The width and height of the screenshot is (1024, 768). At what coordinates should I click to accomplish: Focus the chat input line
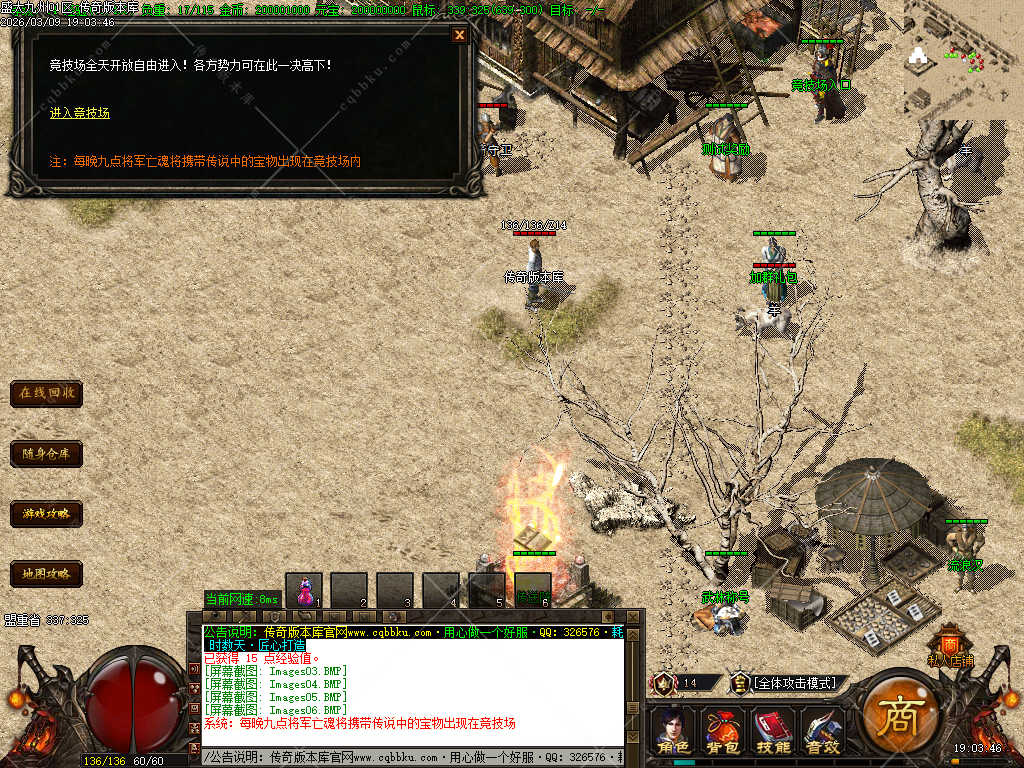[412, 758]
